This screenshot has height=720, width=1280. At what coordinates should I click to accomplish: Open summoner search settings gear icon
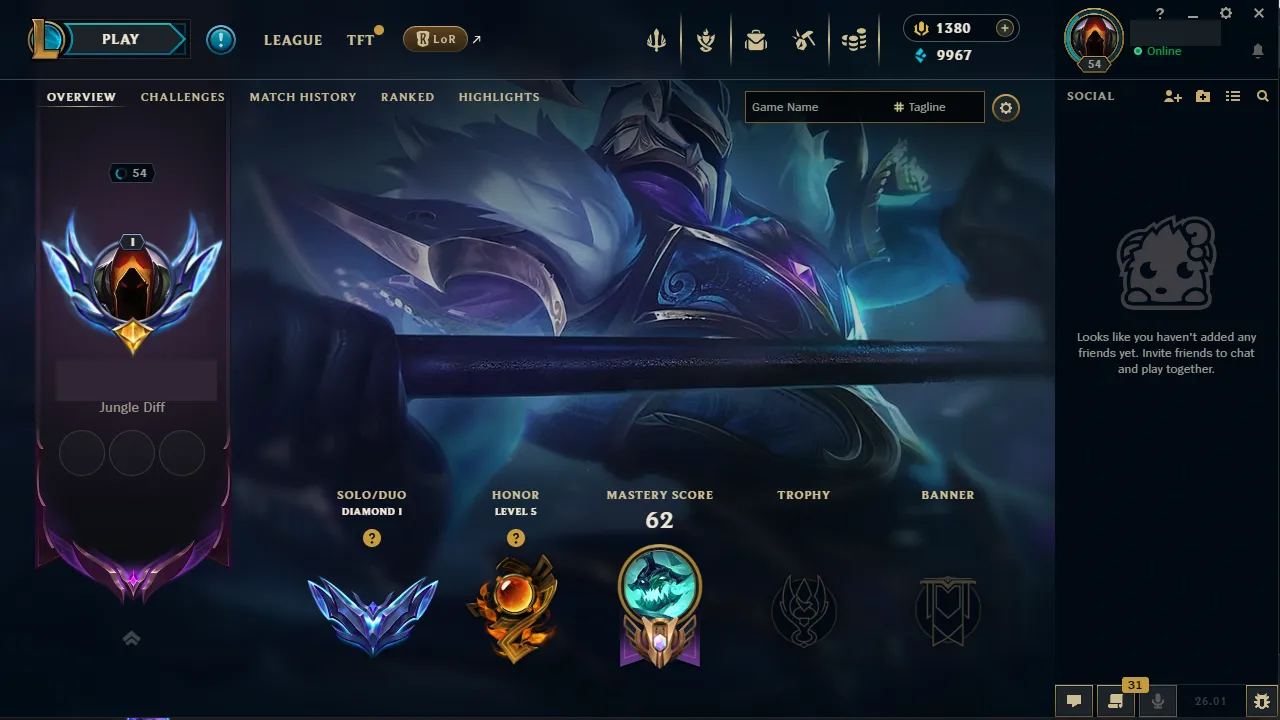pos(1006,107)
